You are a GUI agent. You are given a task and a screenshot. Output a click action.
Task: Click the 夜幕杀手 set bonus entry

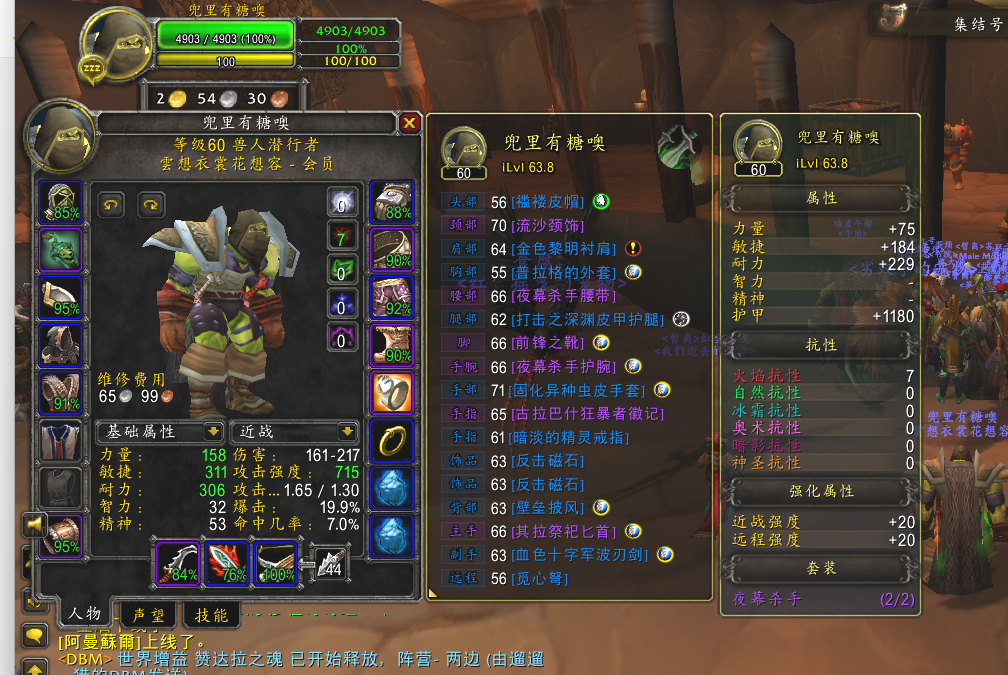click(x=767, y=599)
